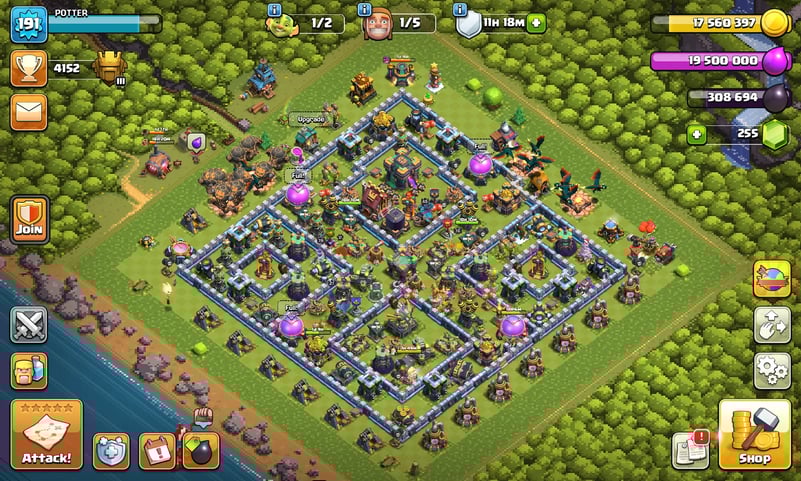Image resolution: width=801 pixels, height=481 pixels.
Task: Show goblin builder info
Action: point(275,9)
